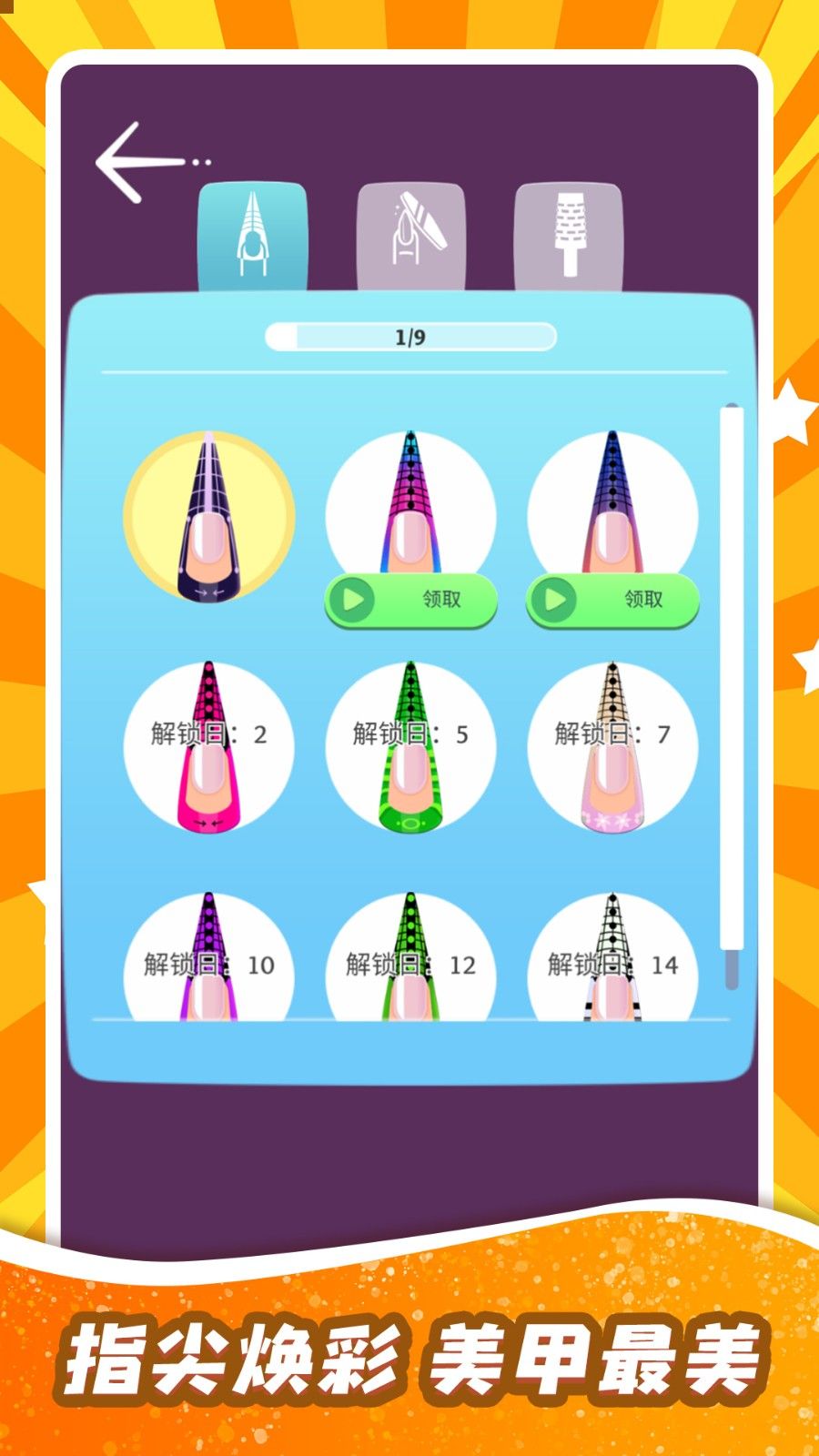Select the pink nail form unlocking day 2
Screen dimensions: 819x1456
pos(209,747)
